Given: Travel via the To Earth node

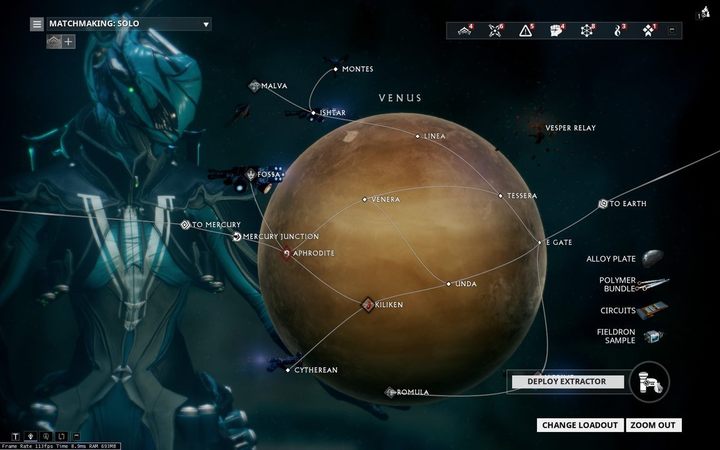Looking at the screenshot, I should 603,204.
